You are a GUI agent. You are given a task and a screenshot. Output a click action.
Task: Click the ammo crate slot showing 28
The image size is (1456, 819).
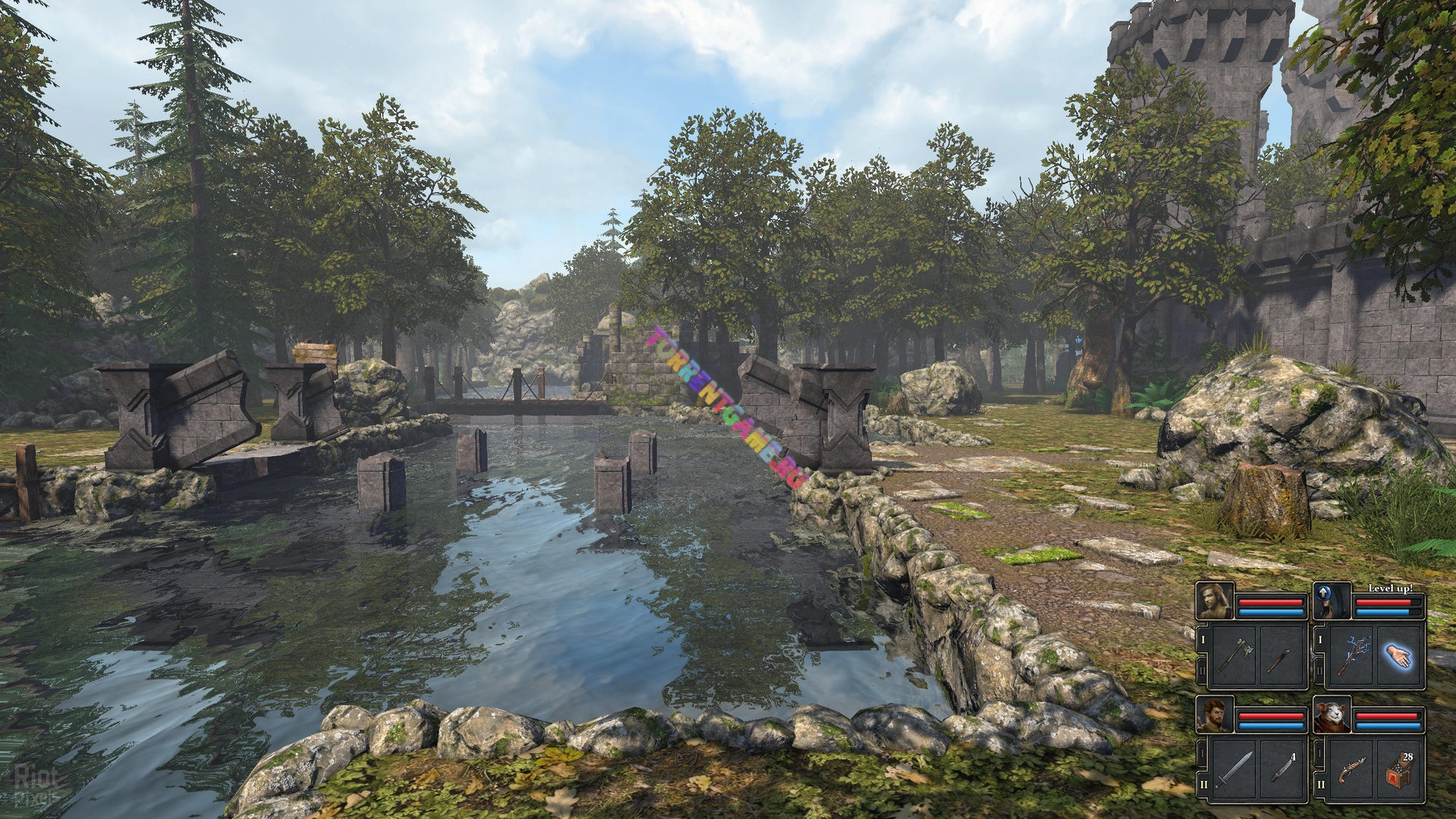click(x=1400, y=770)
